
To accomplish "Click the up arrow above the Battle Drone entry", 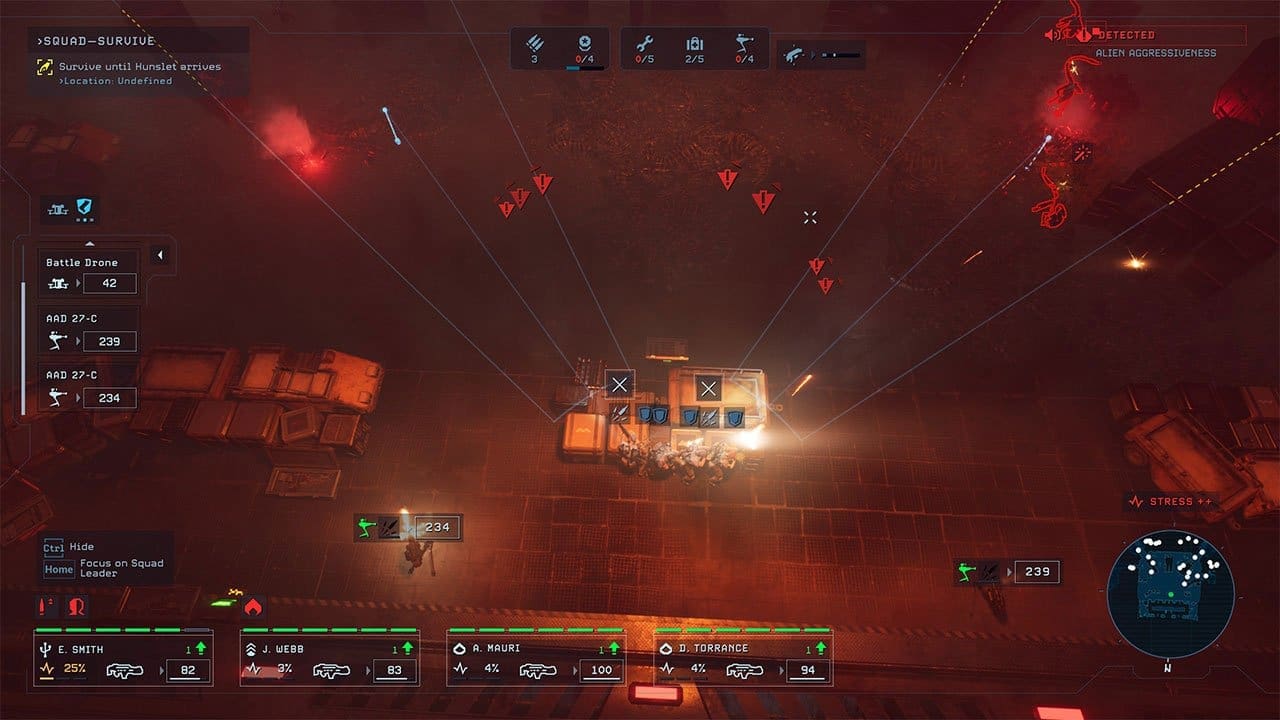I will pyautogui.click(x=89, y=243).
